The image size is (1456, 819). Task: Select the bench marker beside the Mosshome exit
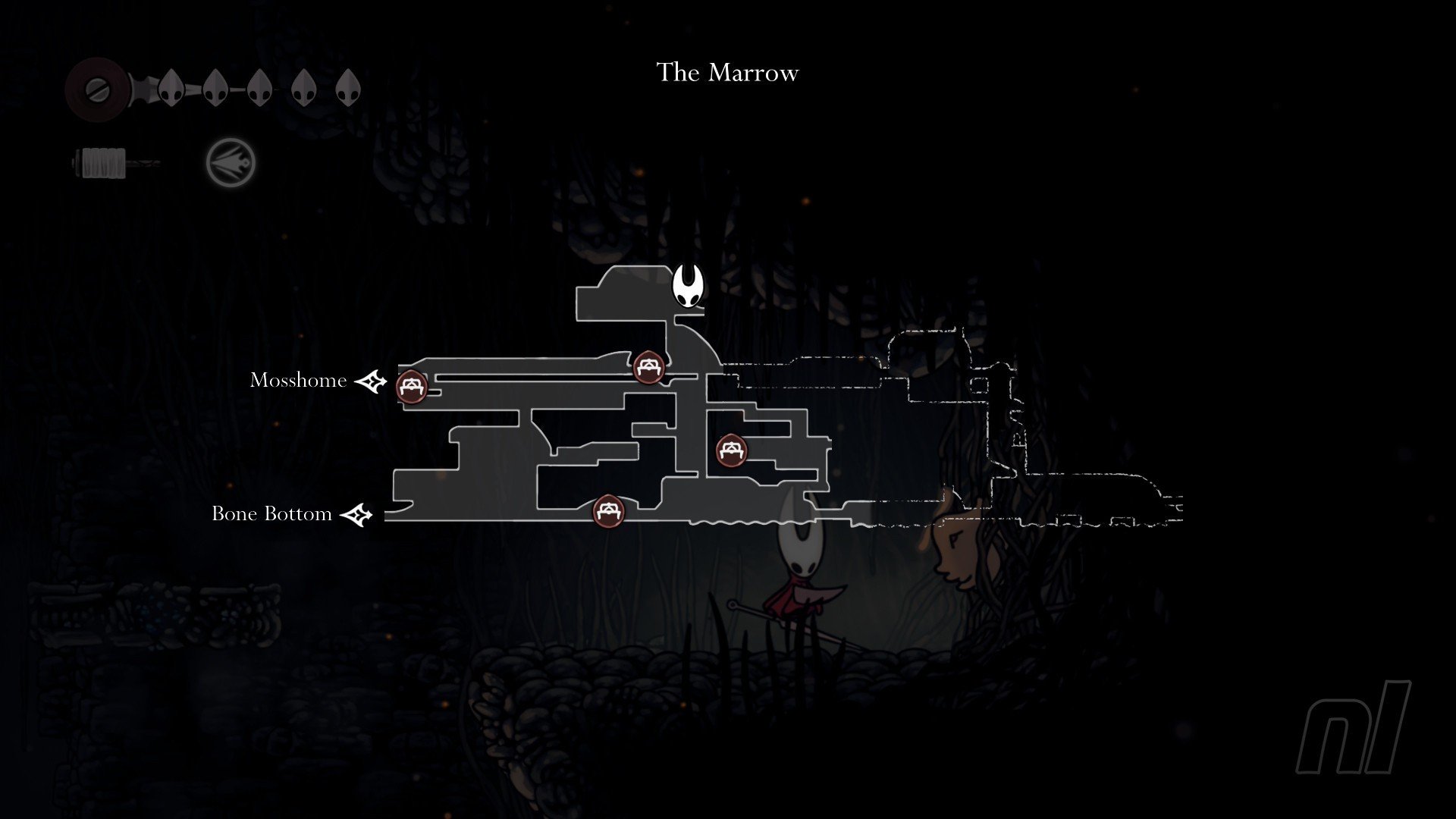coord(412,387)
